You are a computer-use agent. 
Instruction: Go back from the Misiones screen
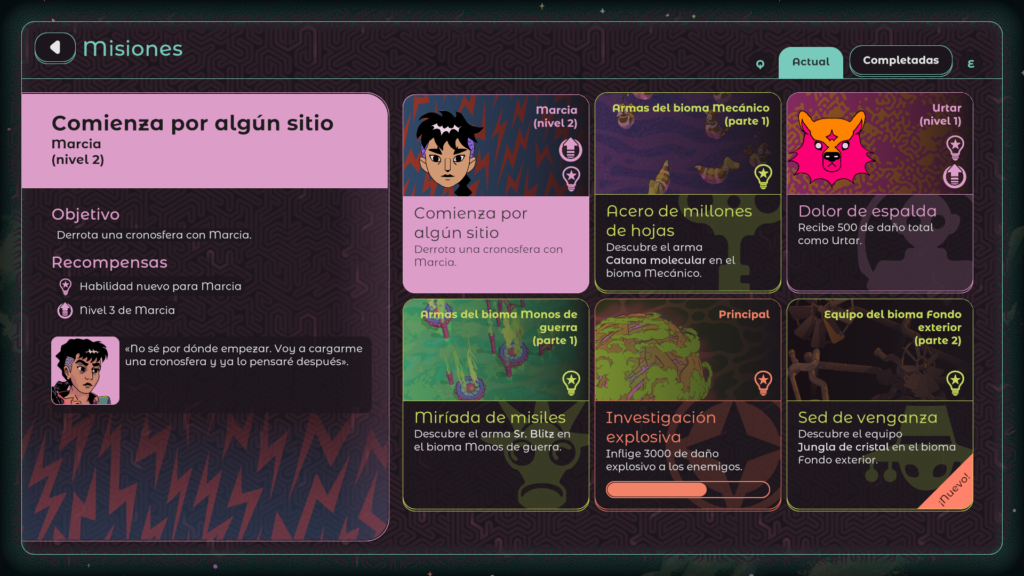(x=56, y=47)
